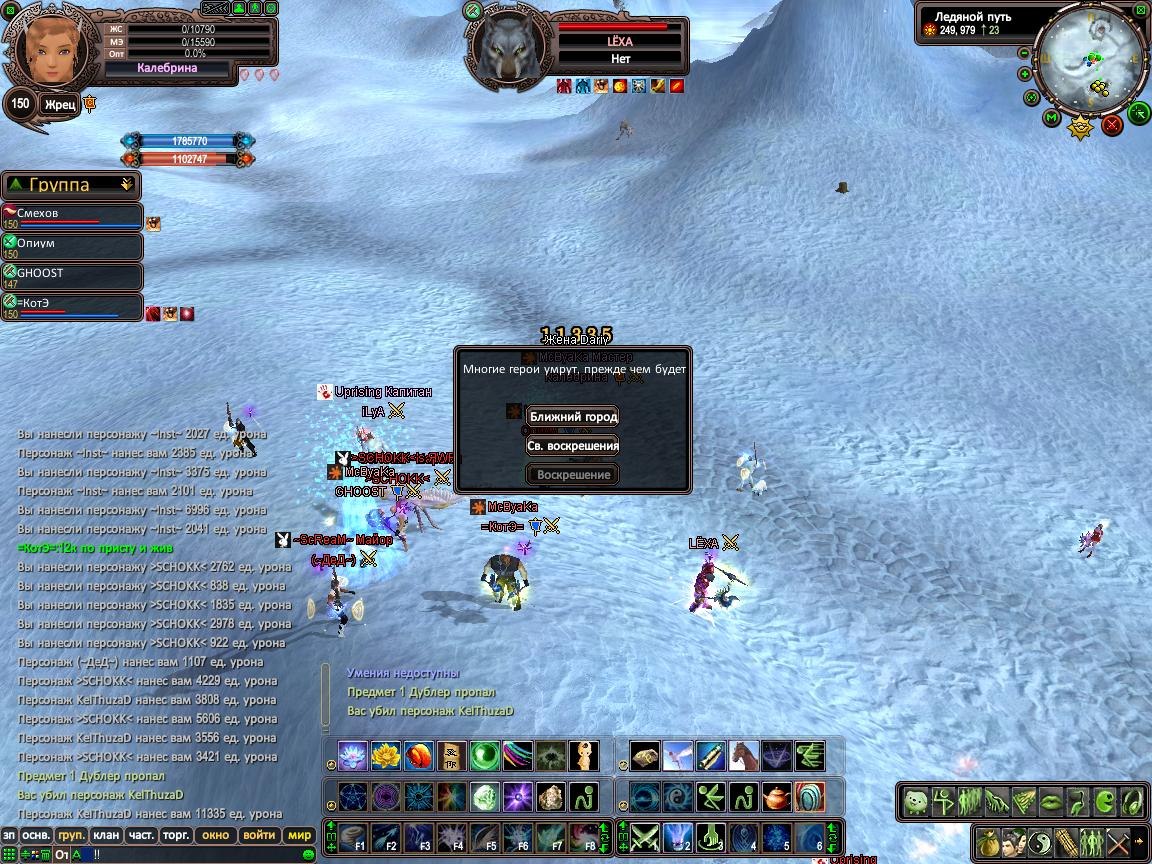Expand the Группа panel header

point(71,185)
